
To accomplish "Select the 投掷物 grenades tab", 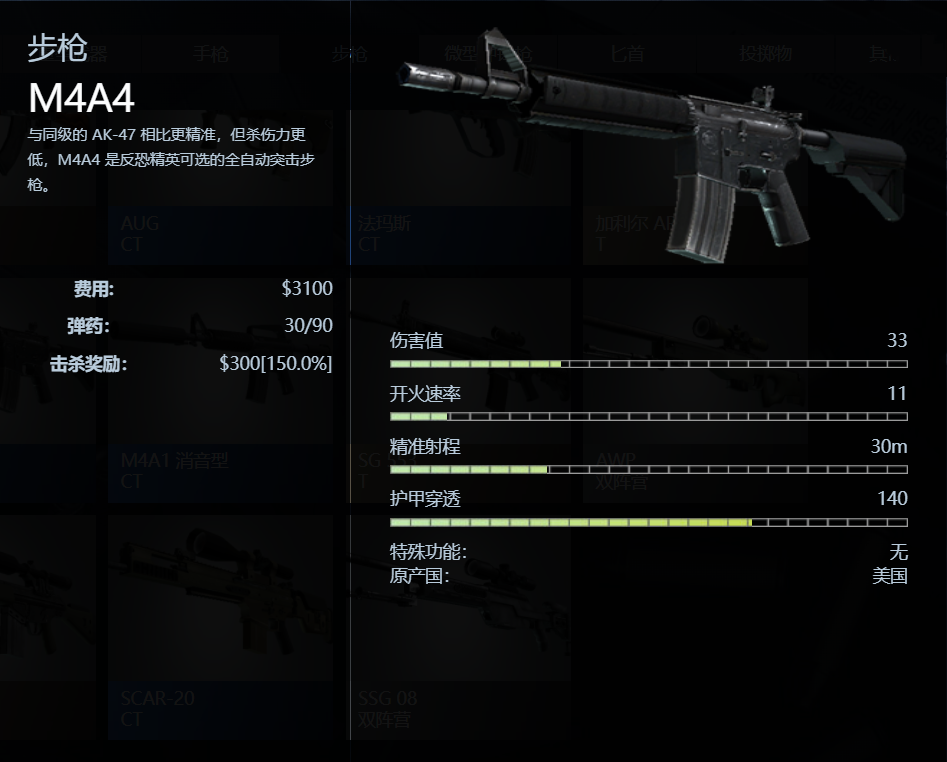I will pos(765,54).
